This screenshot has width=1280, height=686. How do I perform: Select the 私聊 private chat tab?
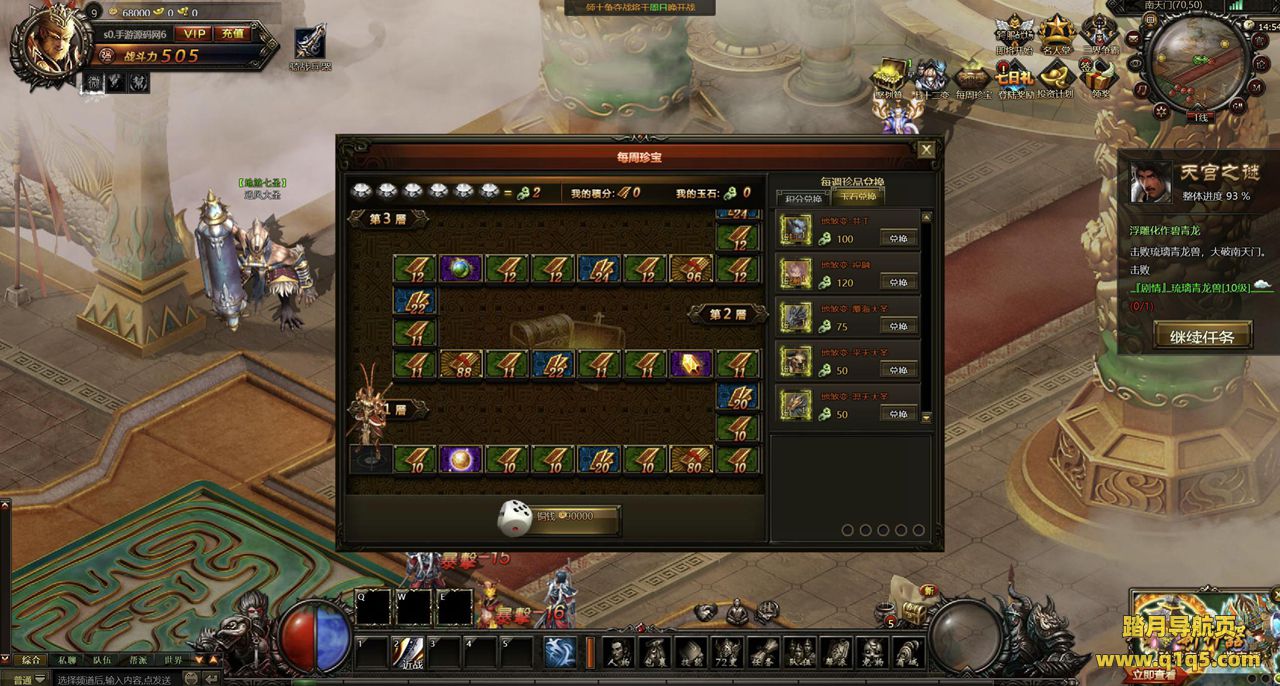coord(67,660)
